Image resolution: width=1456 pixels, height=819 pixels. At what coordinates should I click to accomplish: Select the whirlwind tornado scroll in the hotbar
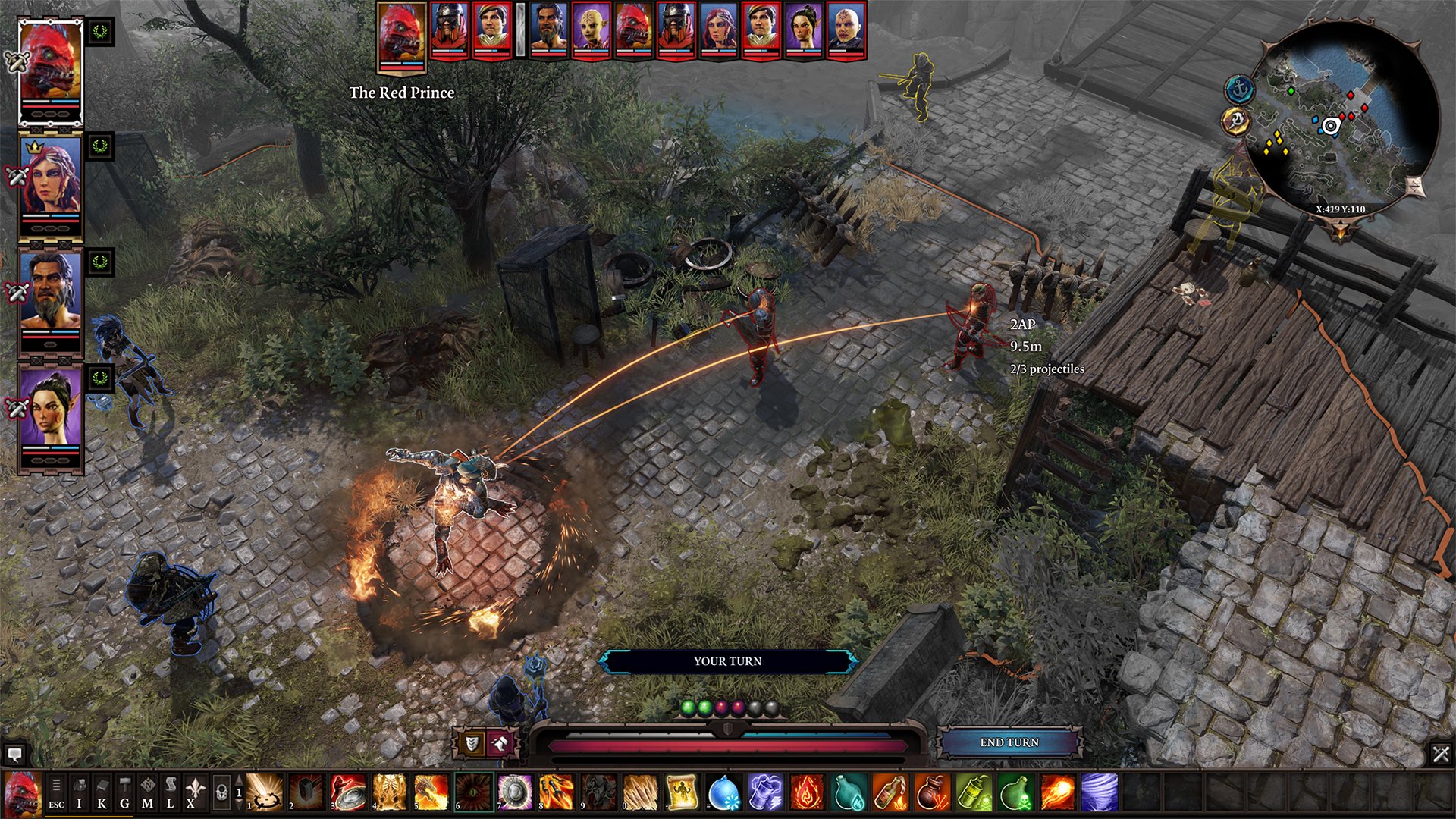tap(1099, 793)
